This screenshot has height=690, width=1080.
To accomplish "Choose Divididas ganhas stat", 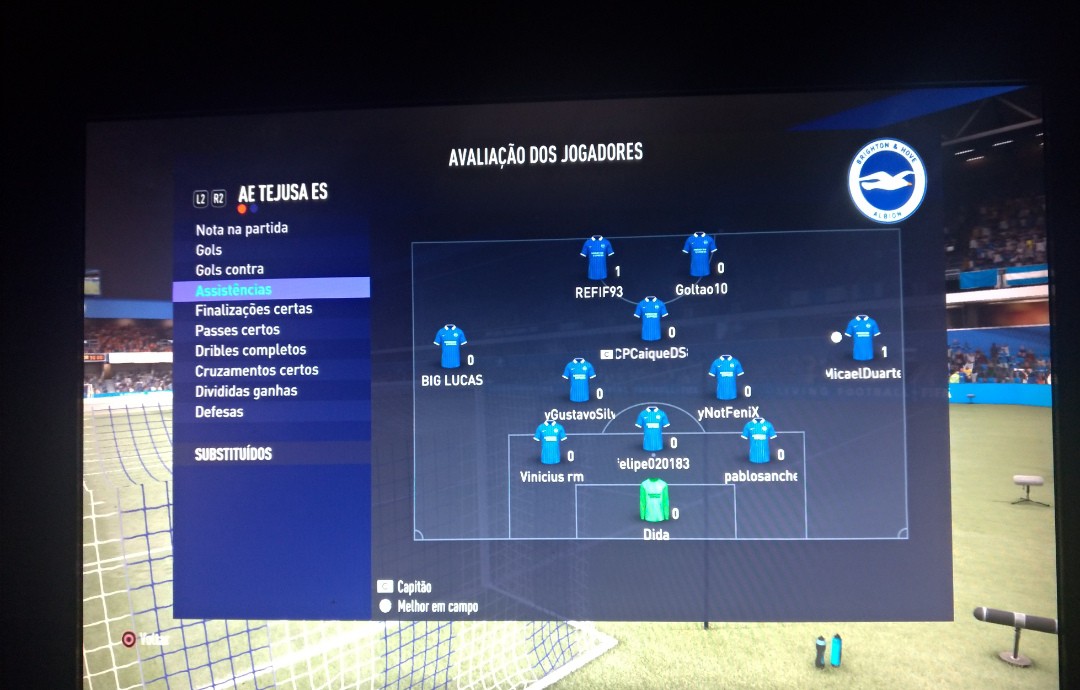I will (246, 391).
